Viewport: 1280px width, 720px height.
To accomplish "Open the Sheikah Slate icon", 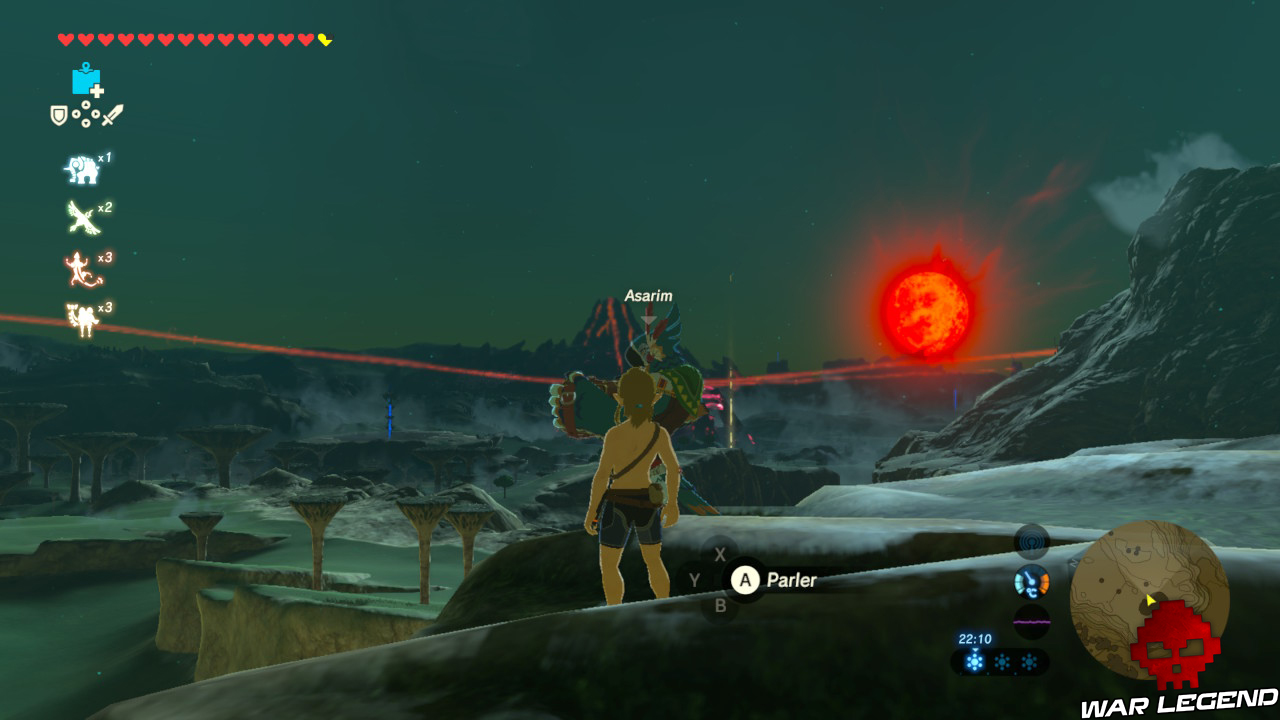I will (x=86, y=80).
